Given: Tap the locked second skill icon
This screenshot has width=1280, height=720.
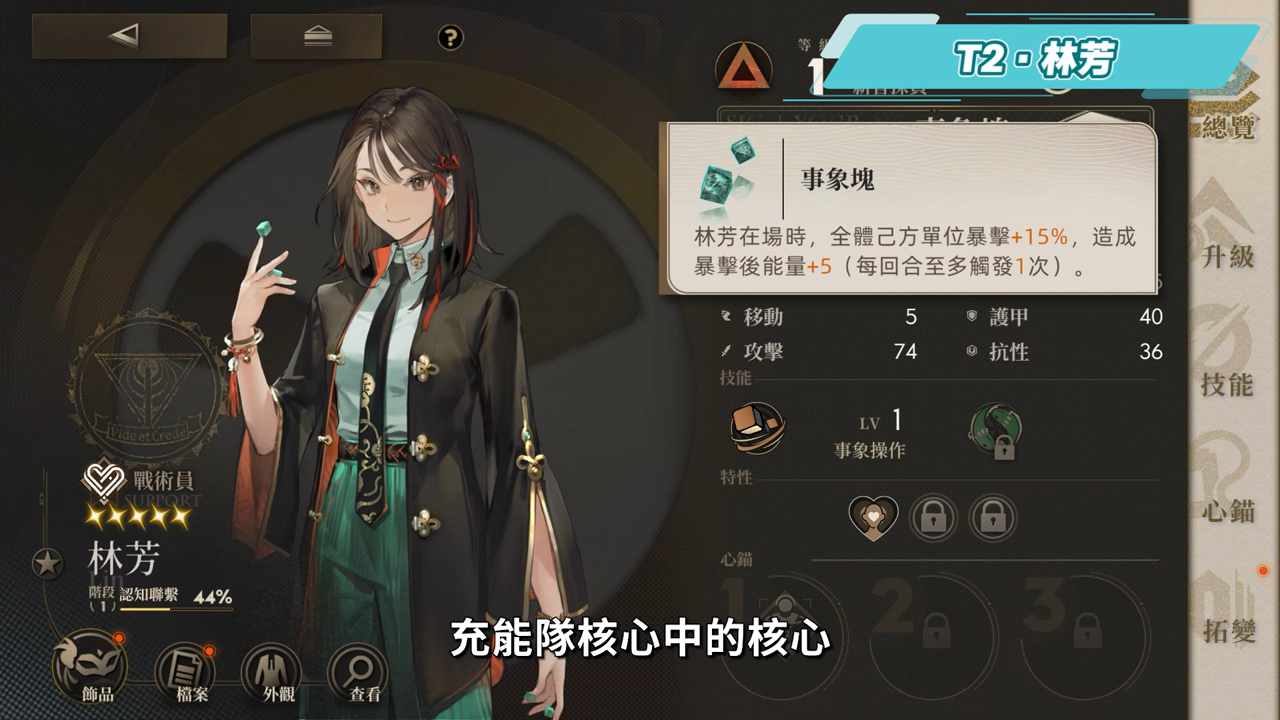Looking at the screenshot, I should 995,432.
